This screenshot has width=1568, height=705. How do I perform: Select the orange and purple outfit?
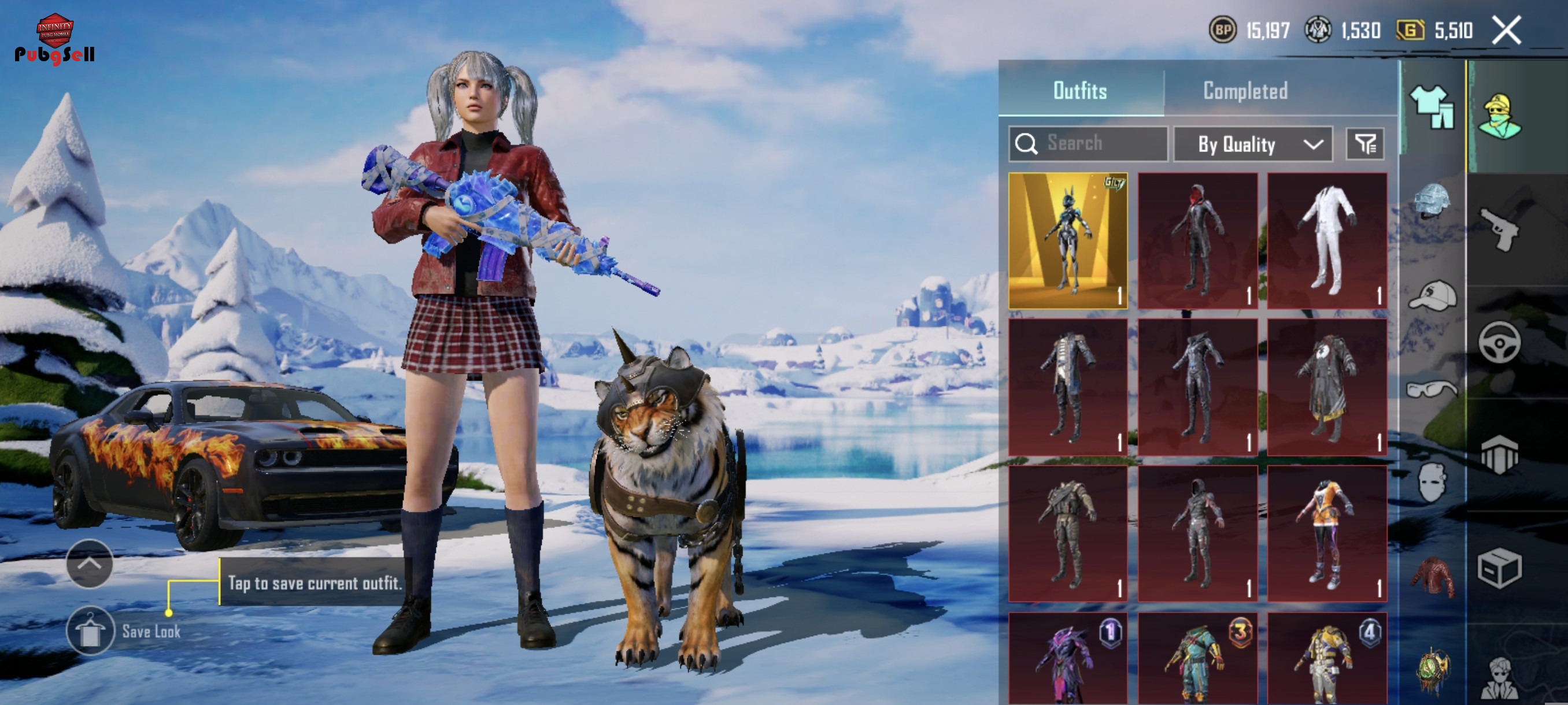[x=1327, y=534]
